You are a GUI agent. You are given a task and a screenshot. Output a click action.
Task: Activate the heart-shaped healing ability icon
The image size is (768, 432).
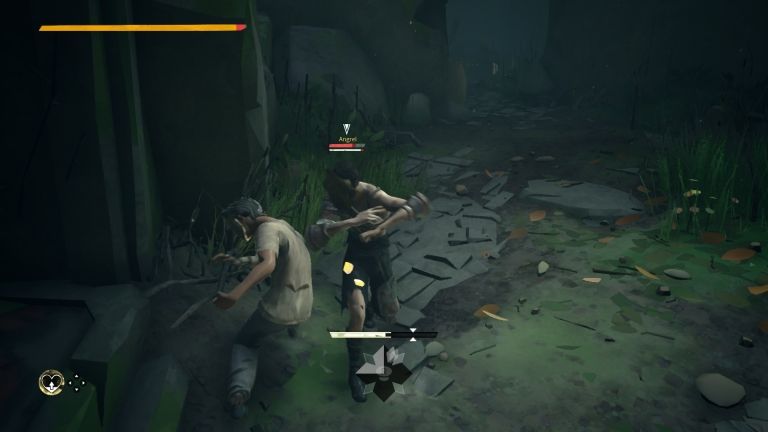tap(50, 381)
